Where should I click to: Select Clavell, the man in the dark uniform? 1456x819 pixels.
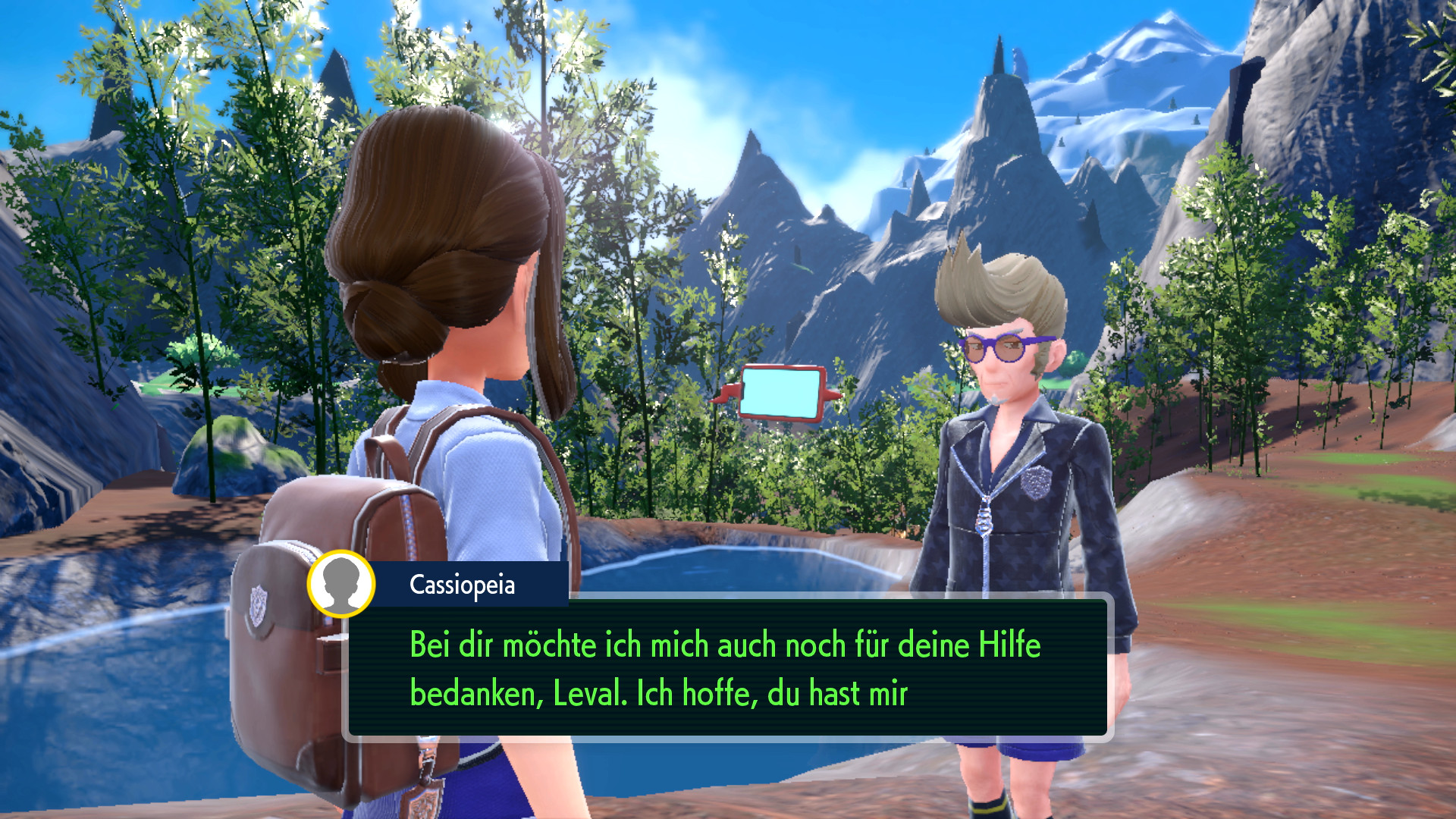click(1016, 493)
